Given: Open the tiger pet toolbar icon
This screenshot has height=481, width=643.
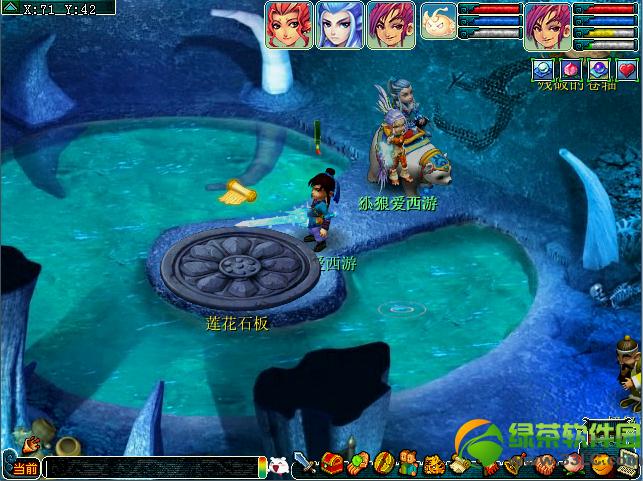Looking at the screenshot, I should click(x=434, y=465).
